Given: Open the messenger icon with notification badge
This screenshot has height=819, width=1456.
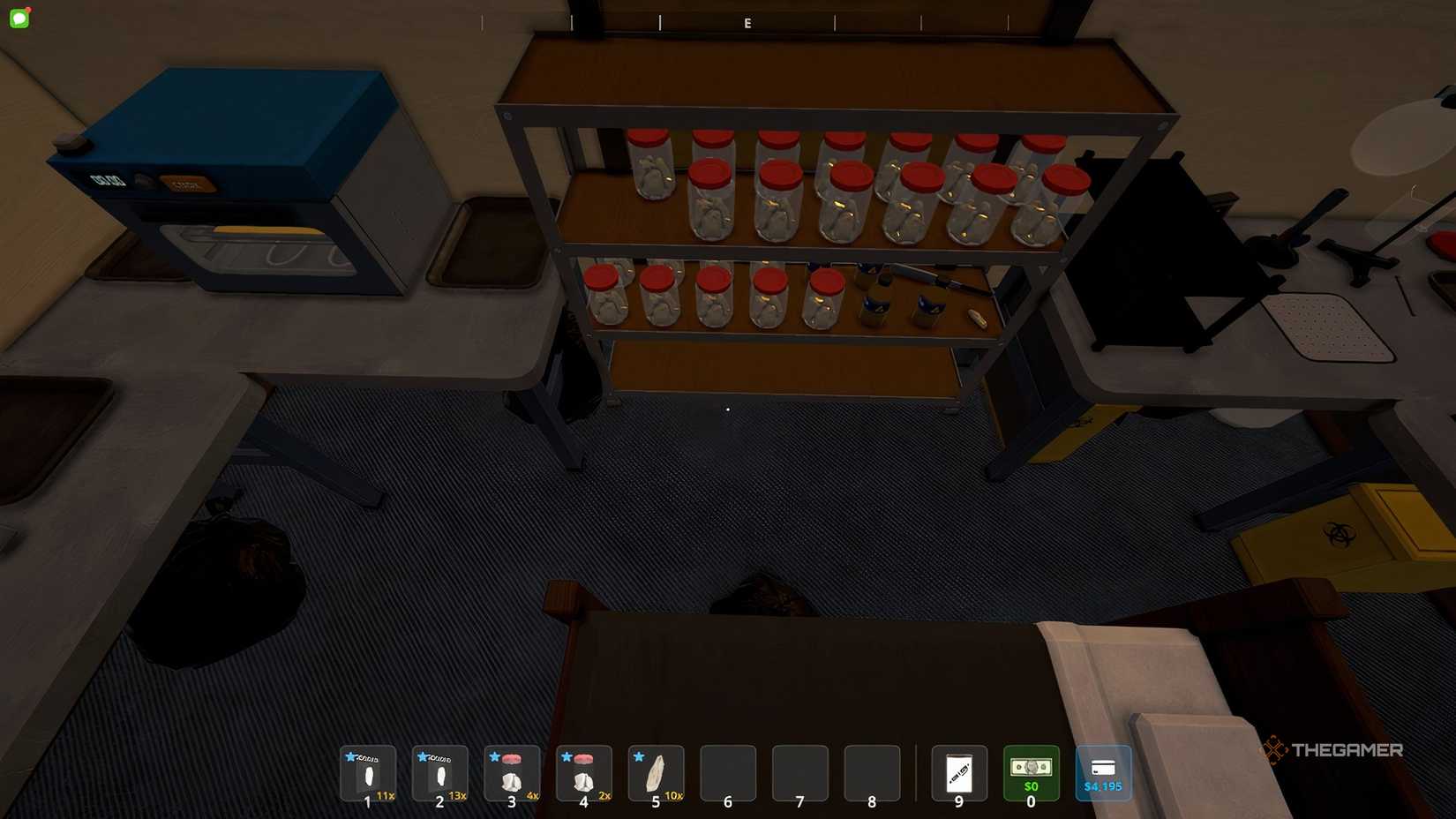Looking at the screenshot, I should [x=19, y=17].
